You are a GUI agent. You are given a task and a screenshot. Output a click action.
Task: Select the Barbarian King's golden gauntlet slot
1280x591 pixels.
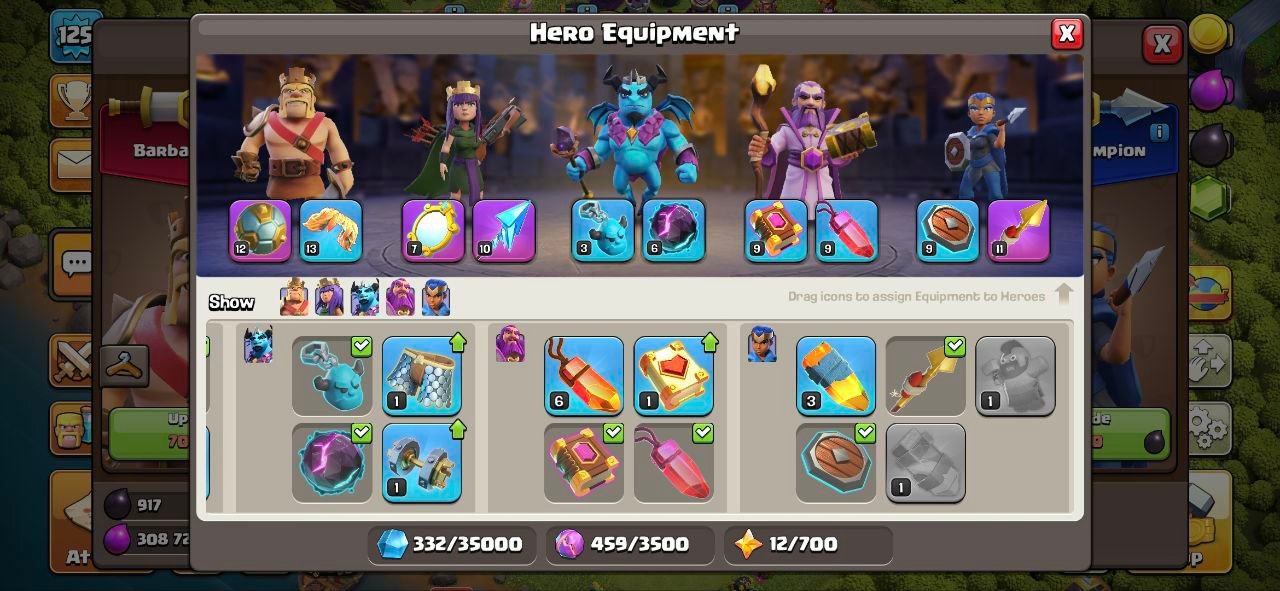click(331, 231)
